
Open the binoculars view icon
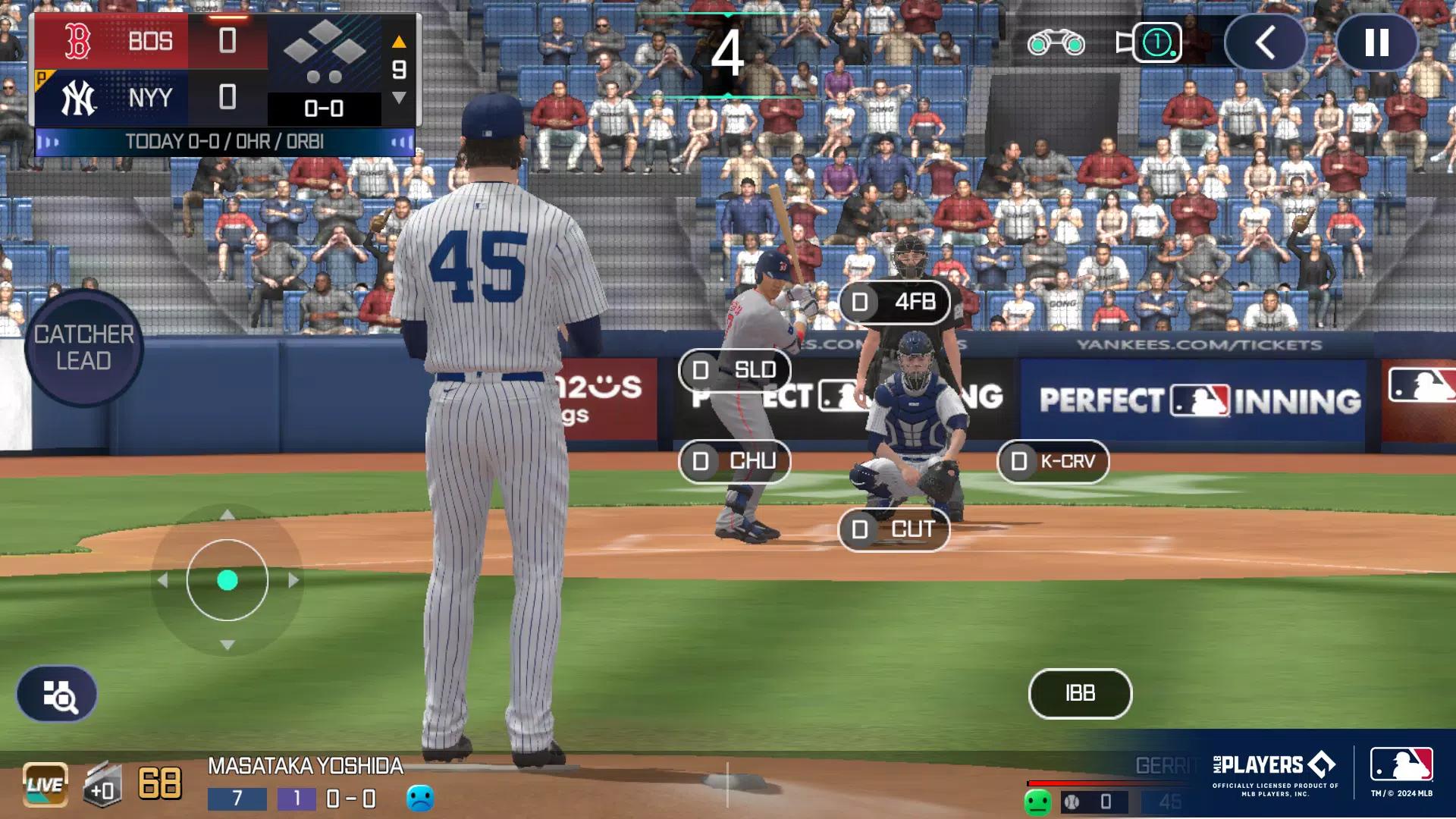pyautogui.click(x=1056, y=43)
